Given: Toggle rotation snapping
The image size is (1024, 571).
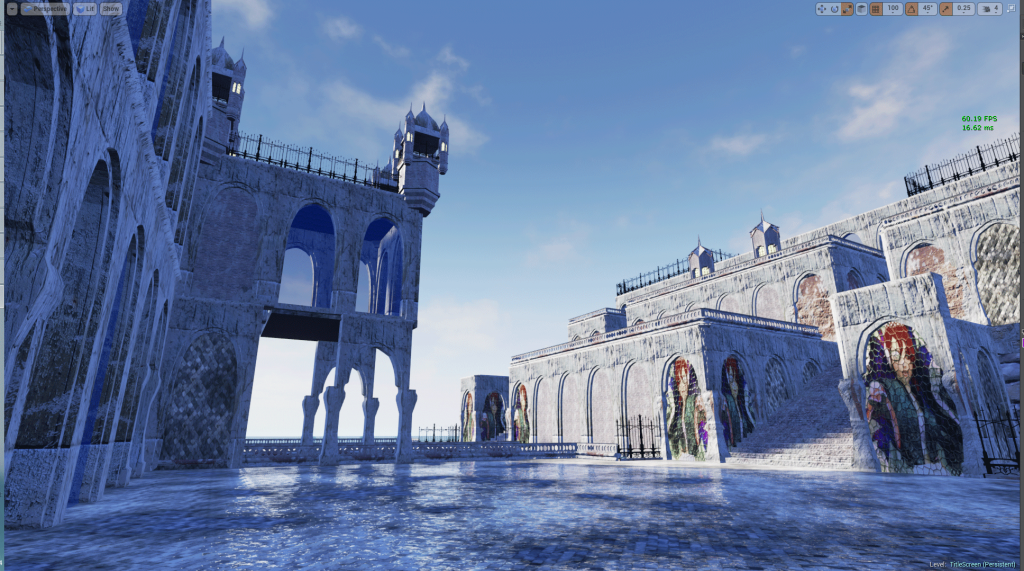Looking at the screenshot, I should pos(911,9).
